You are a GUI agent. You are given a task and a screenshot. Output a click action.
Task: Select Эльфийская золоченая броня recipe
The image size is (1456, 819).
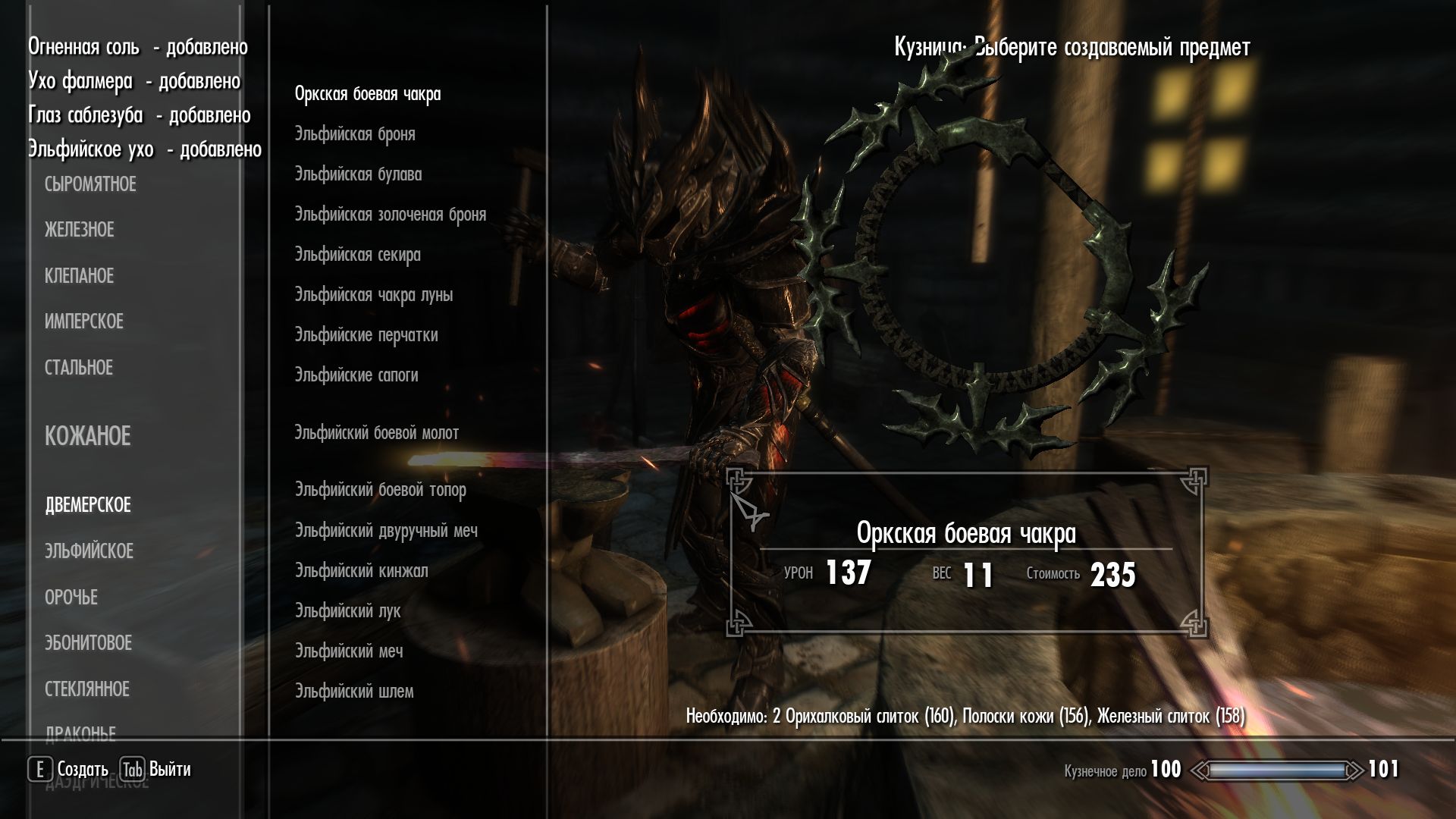pyautogui.click(x=391, y=215)
